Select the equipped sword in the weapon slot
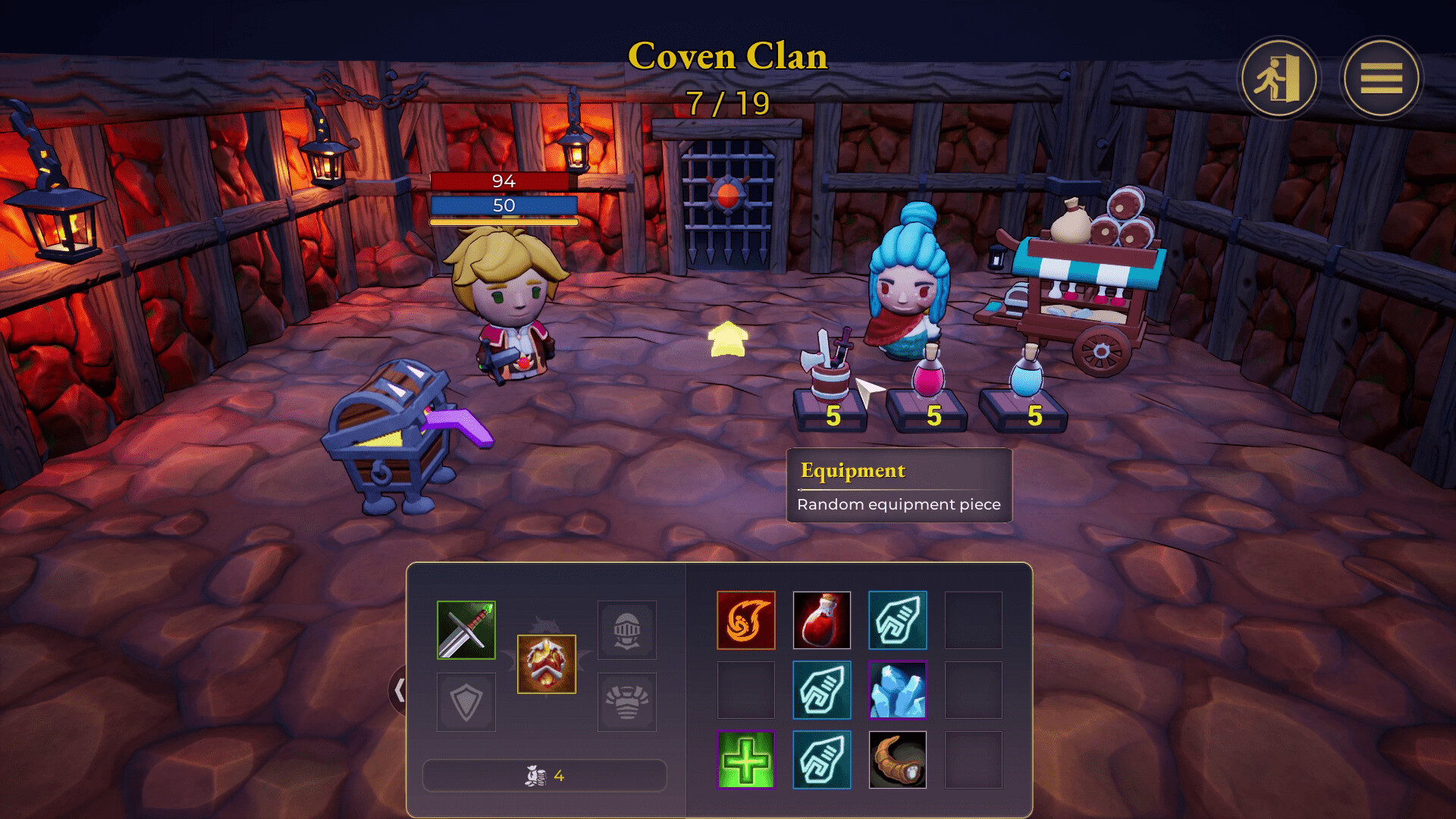Screen dimensions: 1456x819 pos(465,629)
